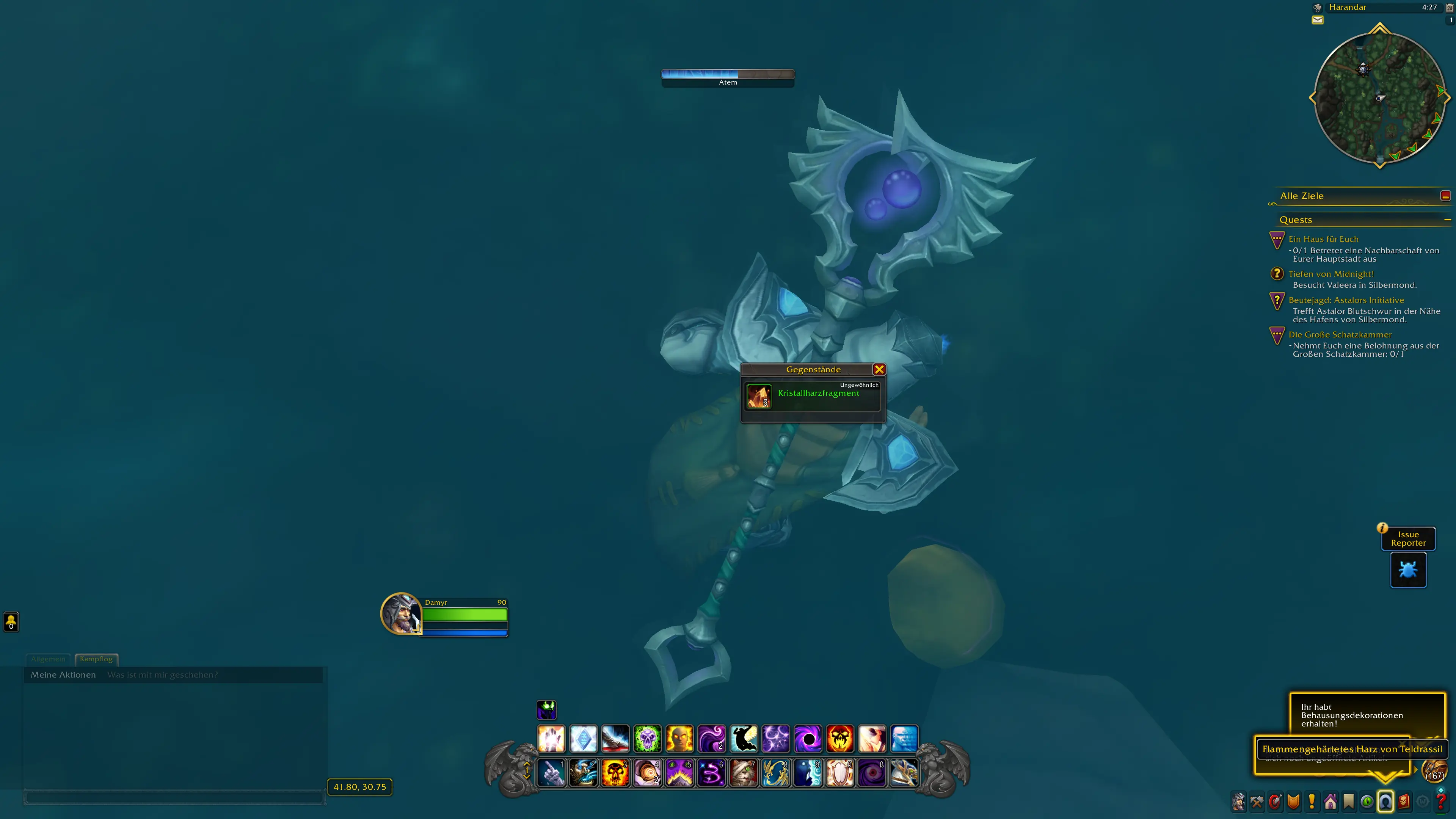This screenshot has width=1456, height=819.
Task: Open the dungeon finder with the green eye icon
Action: (x=1367, y=802)
